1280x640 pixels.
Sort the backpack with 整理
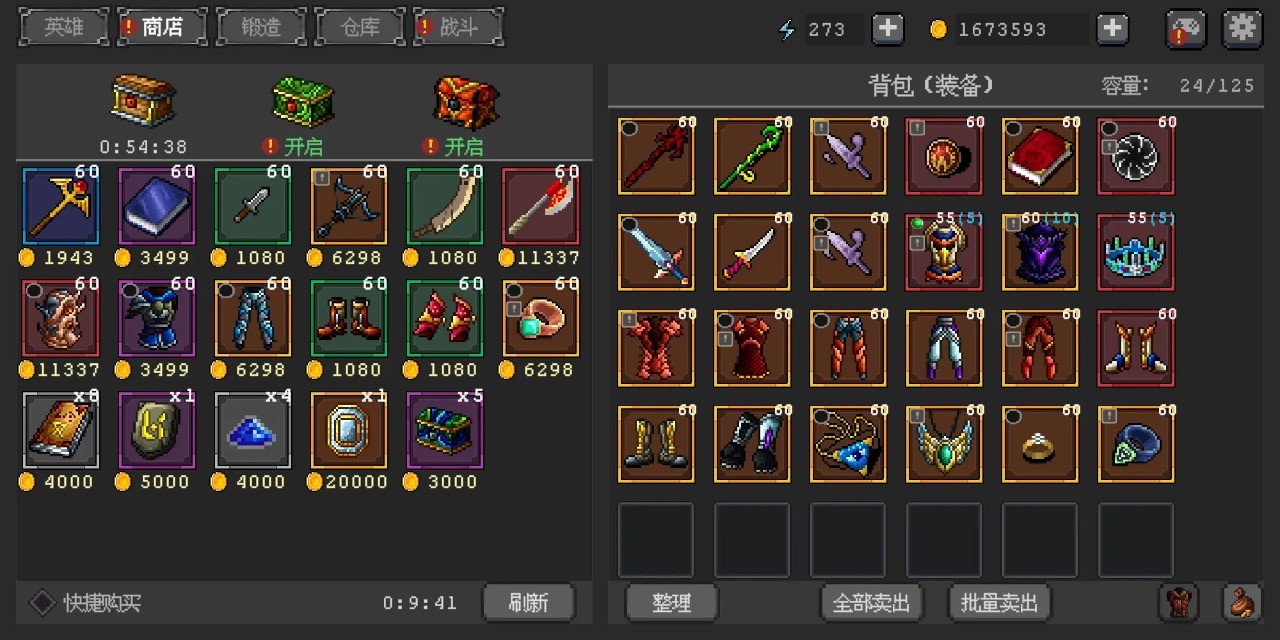point(671,603)
